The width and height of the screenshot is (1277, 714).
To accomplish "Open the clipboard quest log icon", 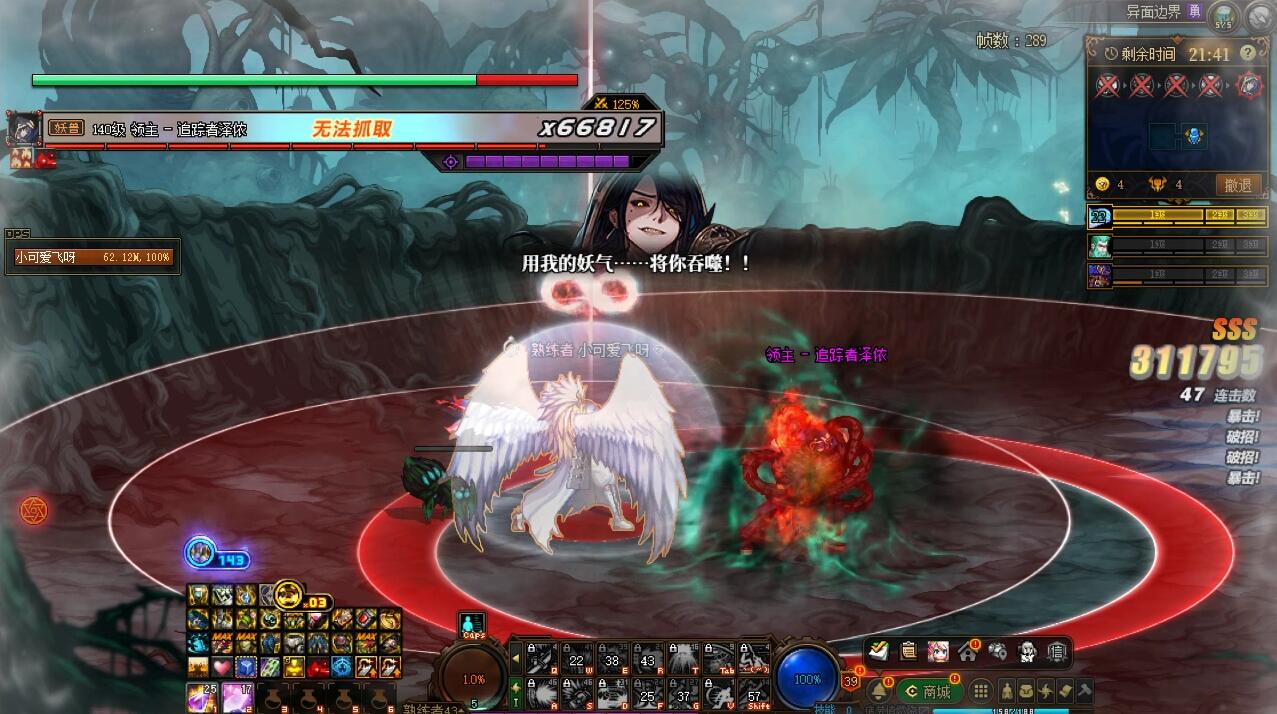I will pyautogui.click(x=908, y=651).
